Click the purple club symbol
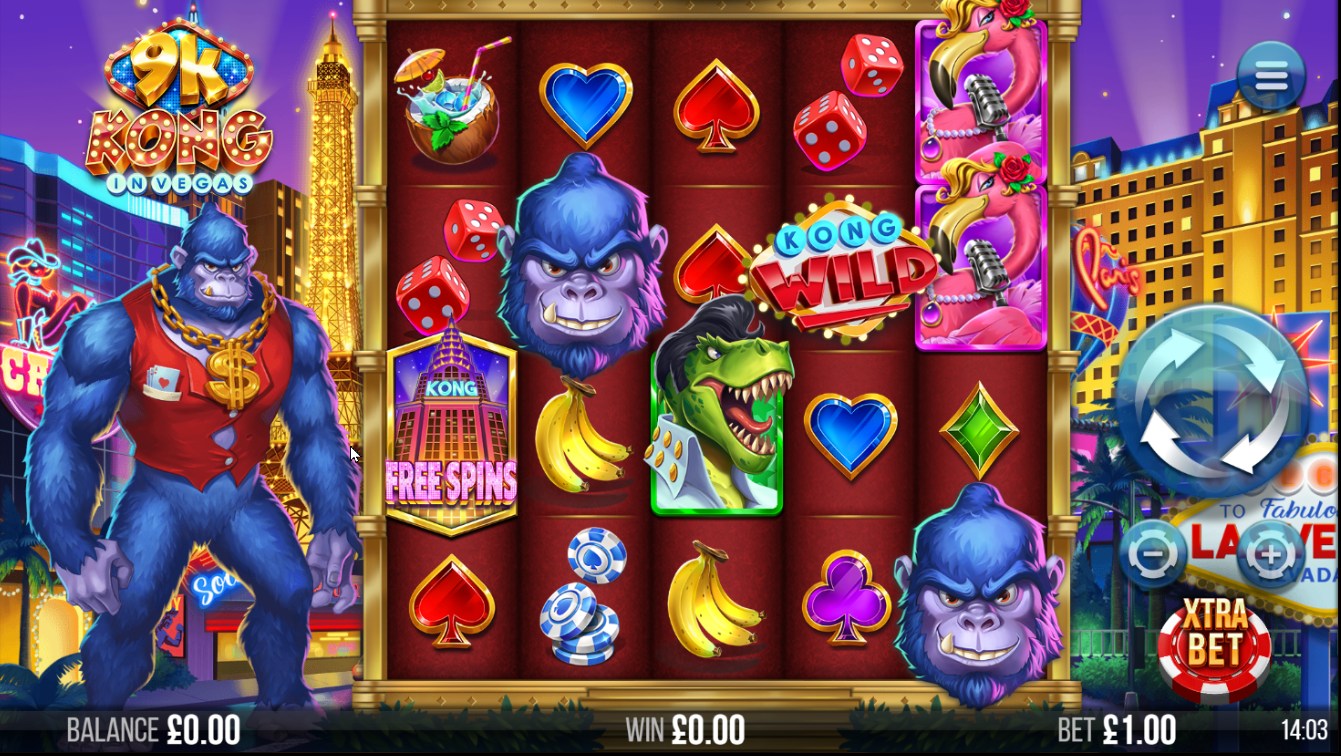This screenshot has height=756, width=1341. pyautogui.click(x=848, y=600)
